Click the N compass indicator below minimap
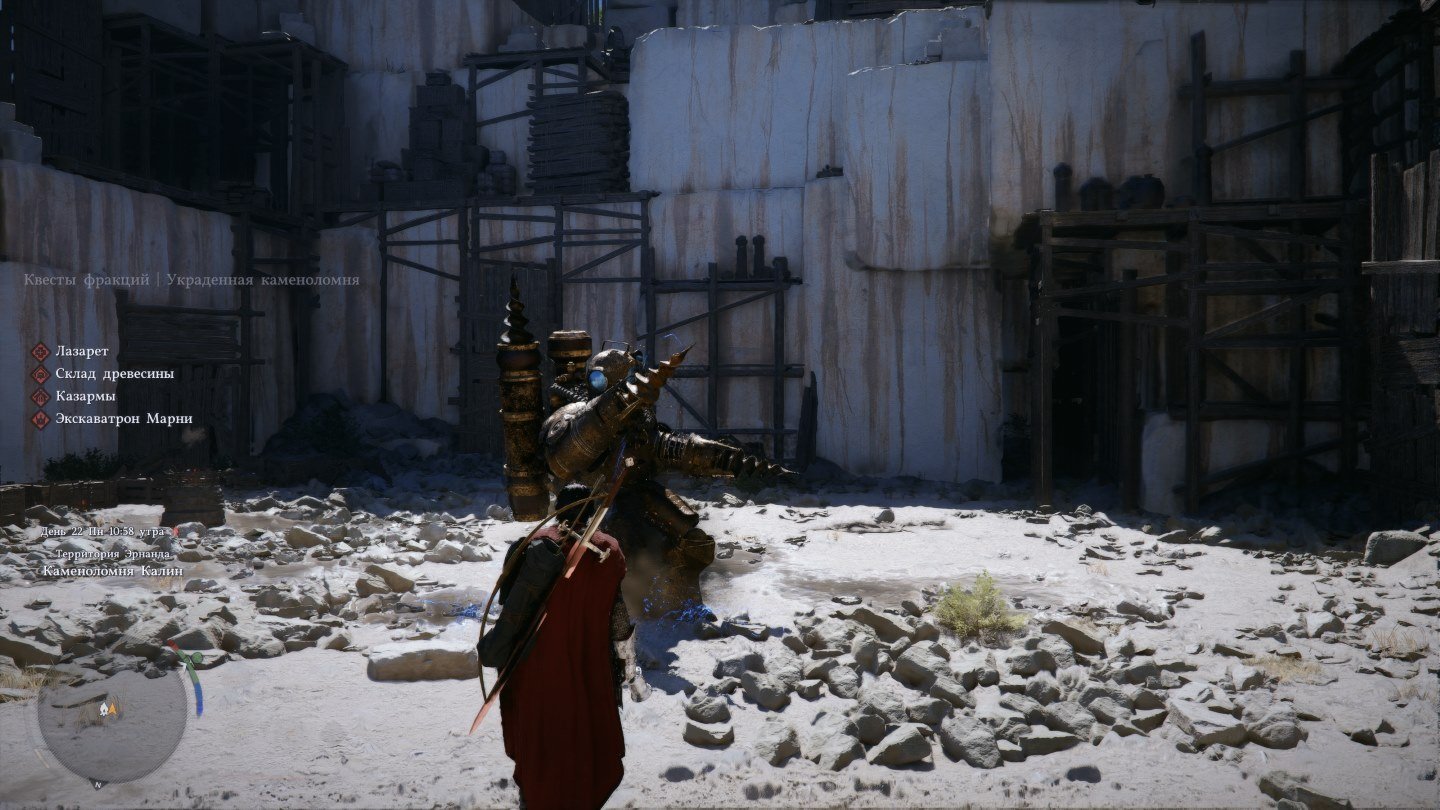Image resolution: width=1440 pixels, height=810 pixels. (99, 784)
